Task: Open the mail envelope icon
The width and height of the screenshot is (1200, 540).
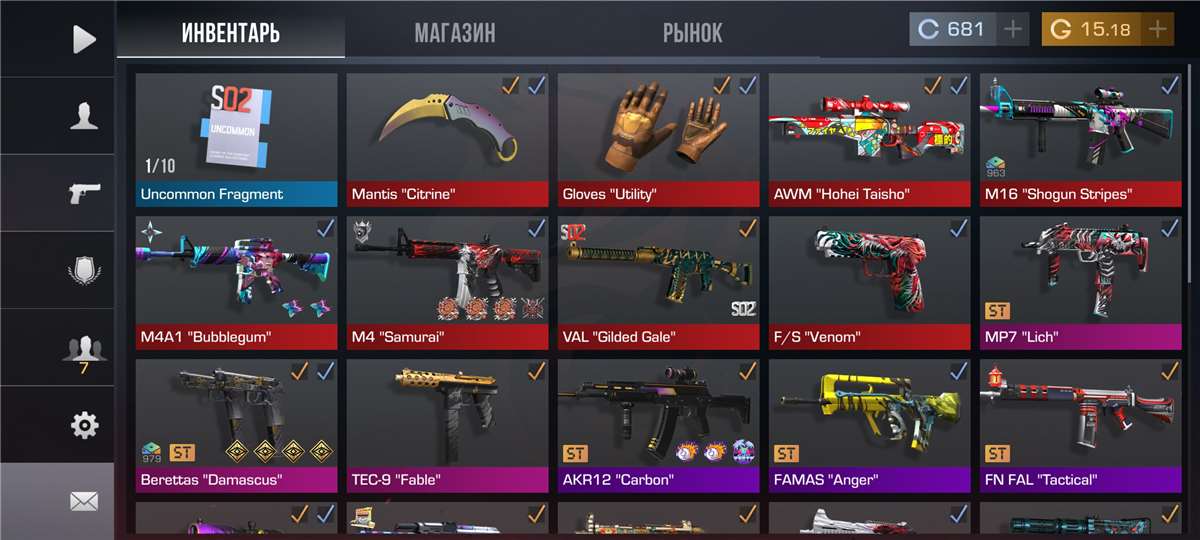Action: 84,501
